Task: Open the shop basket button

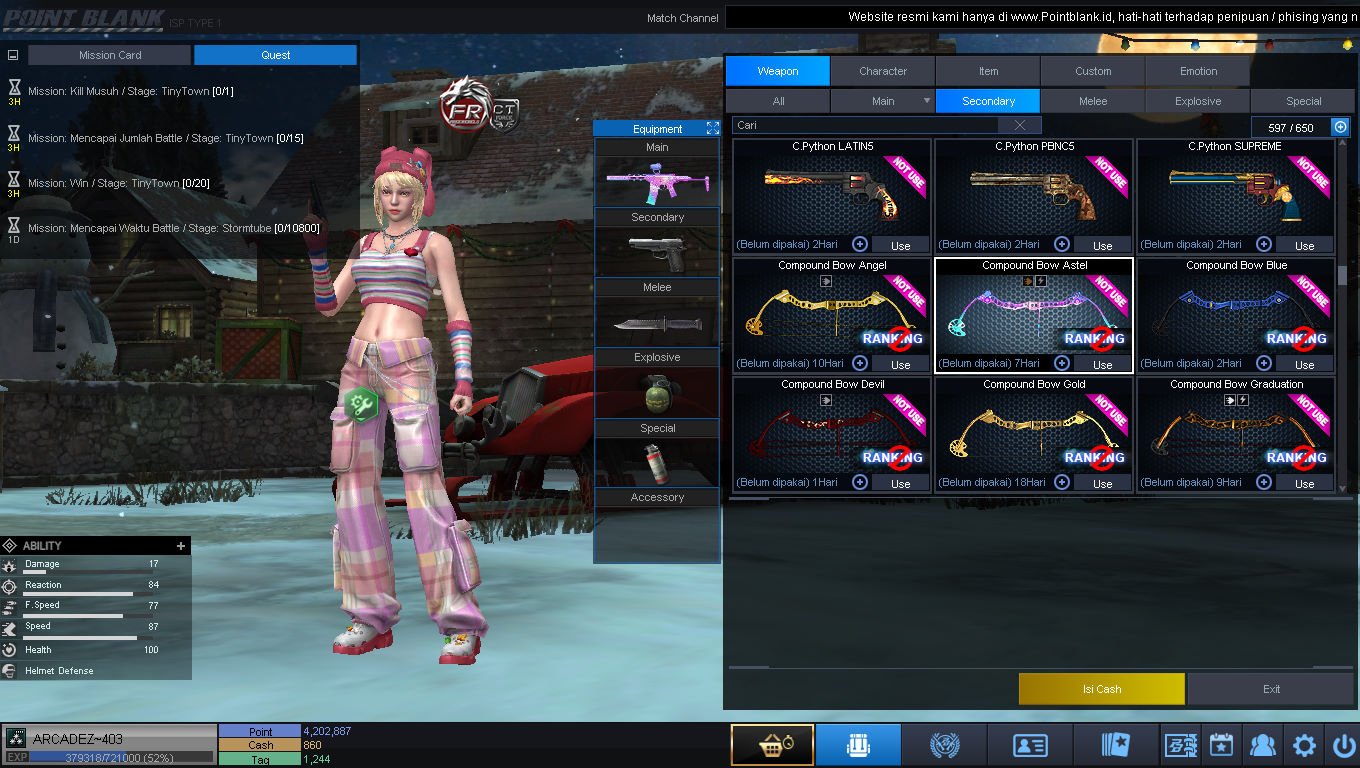Action: coord(771,745)
